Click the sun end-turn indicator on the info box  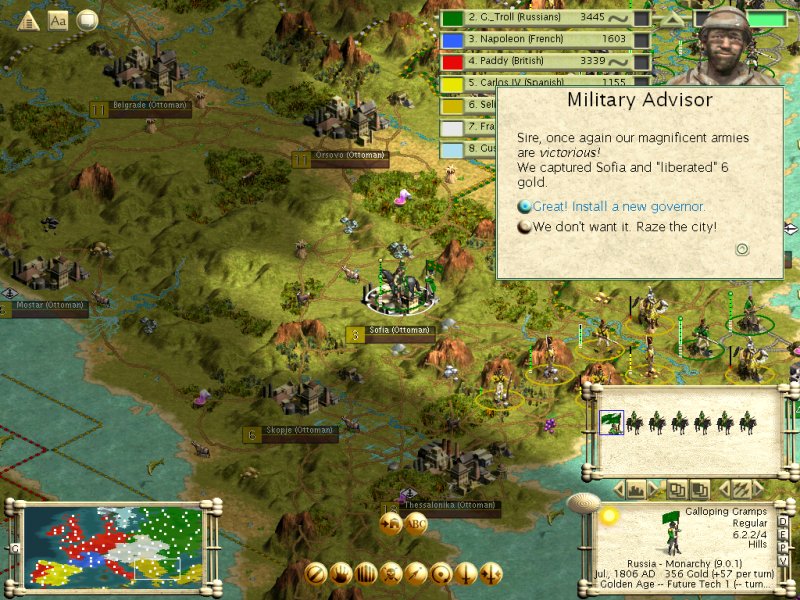[x=607, y=515]
